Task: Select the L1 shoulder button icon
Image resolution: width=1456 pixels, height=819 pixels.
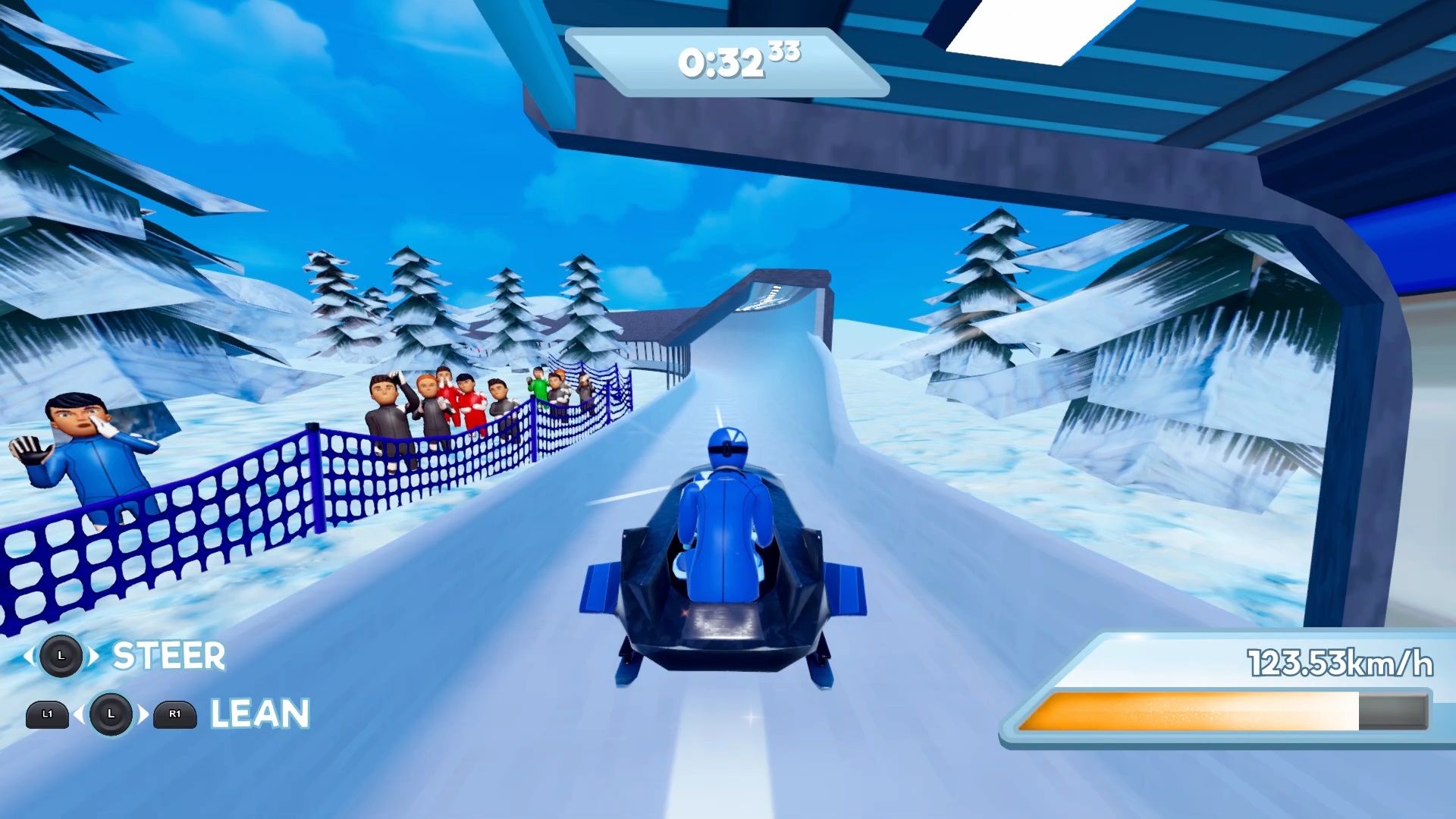Action: (x=48, y=714)
